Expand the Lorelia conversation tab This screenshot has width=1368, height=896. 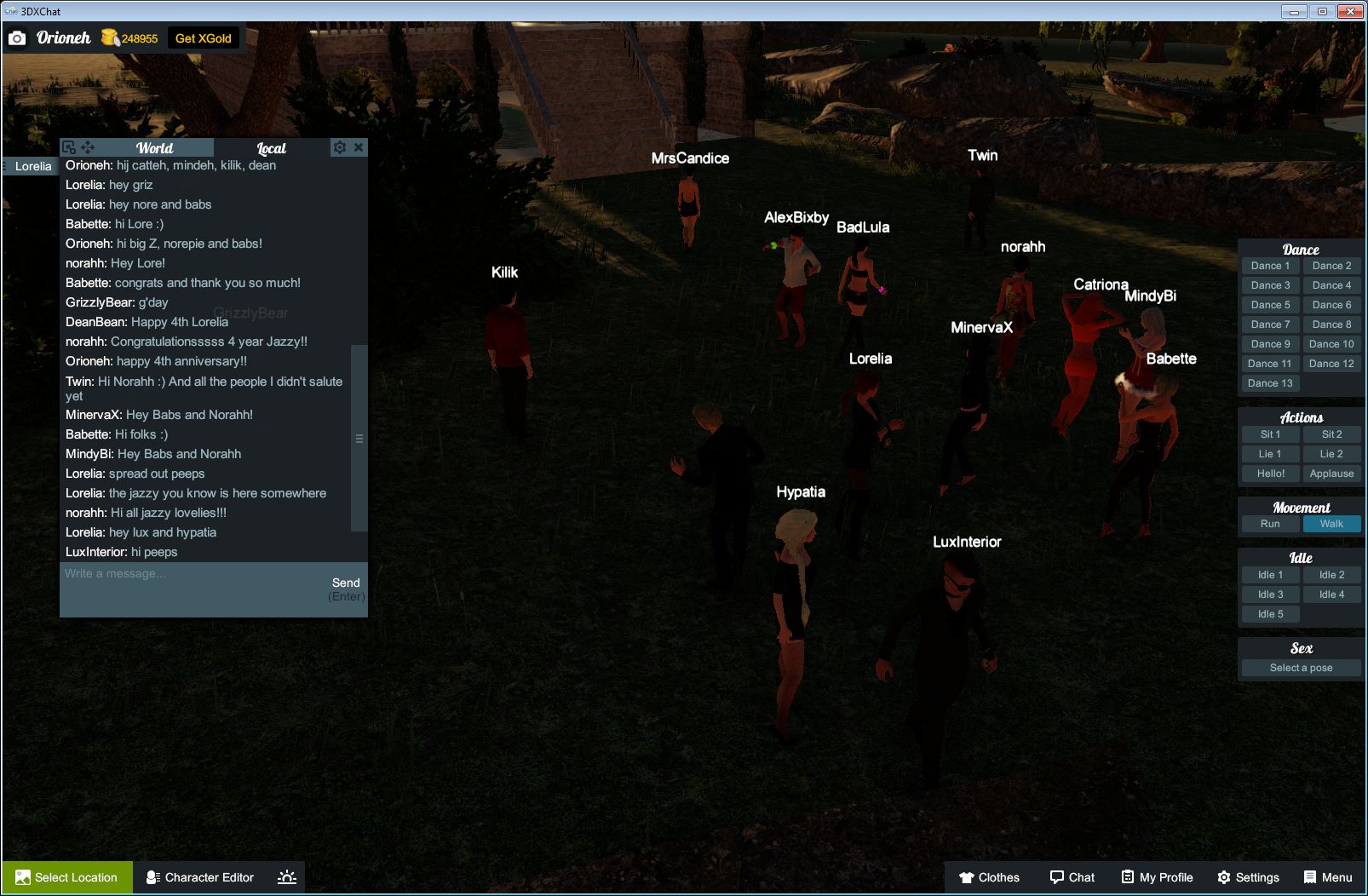pos(32,166)
